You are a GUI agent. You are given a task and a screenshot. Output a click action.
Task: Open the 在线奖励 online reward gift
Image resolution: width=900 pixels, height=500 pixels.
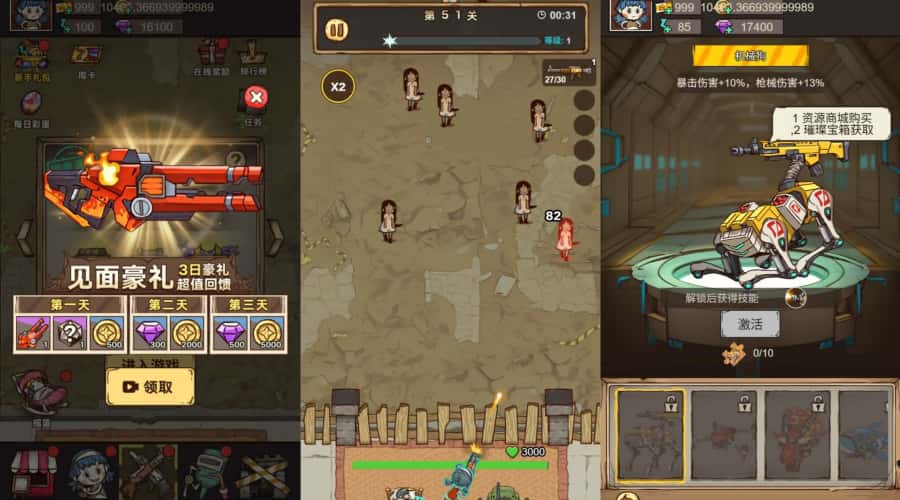pos(211,56)
